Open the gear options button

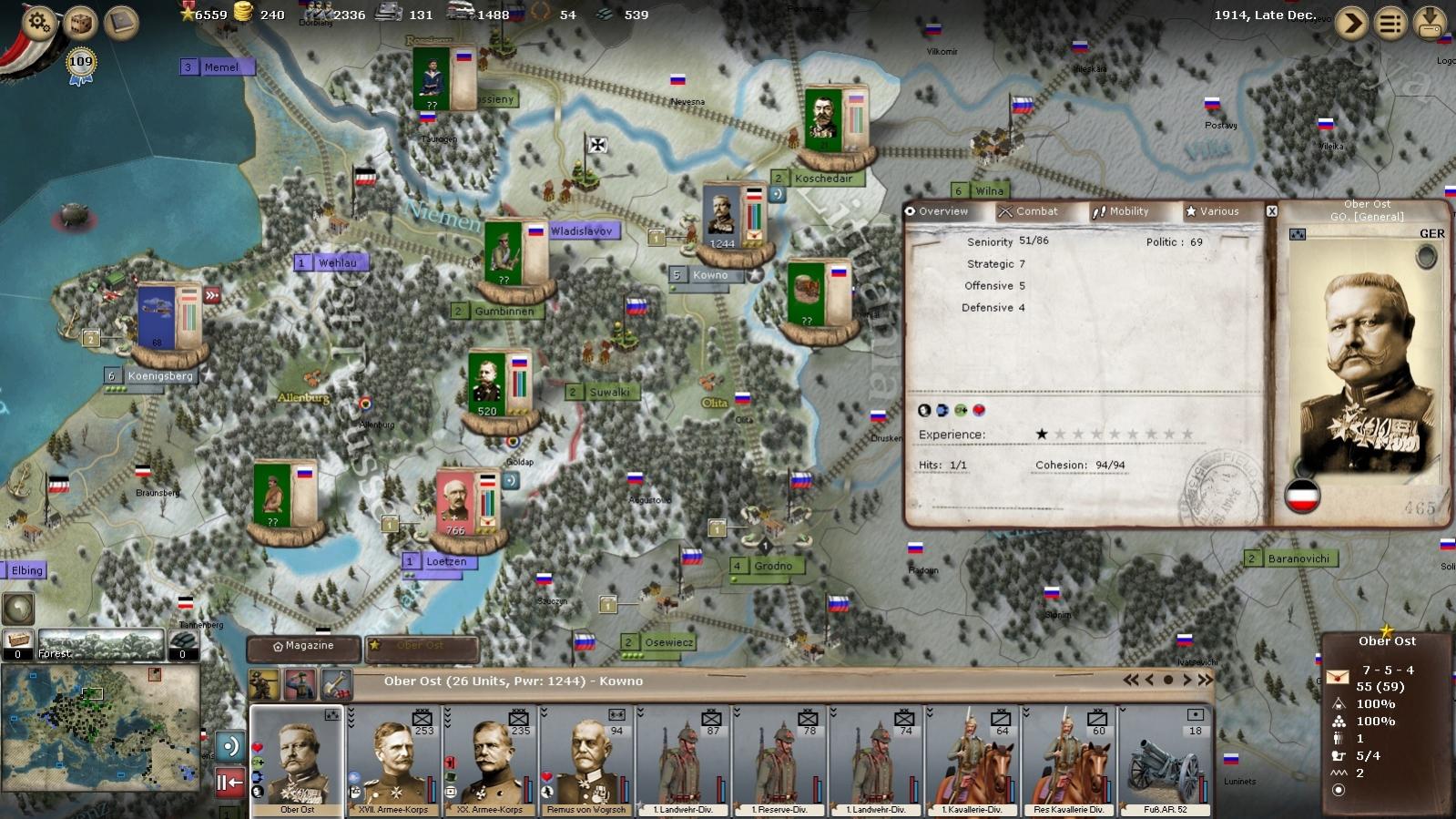pyautogui.click(x=39, y=22)
